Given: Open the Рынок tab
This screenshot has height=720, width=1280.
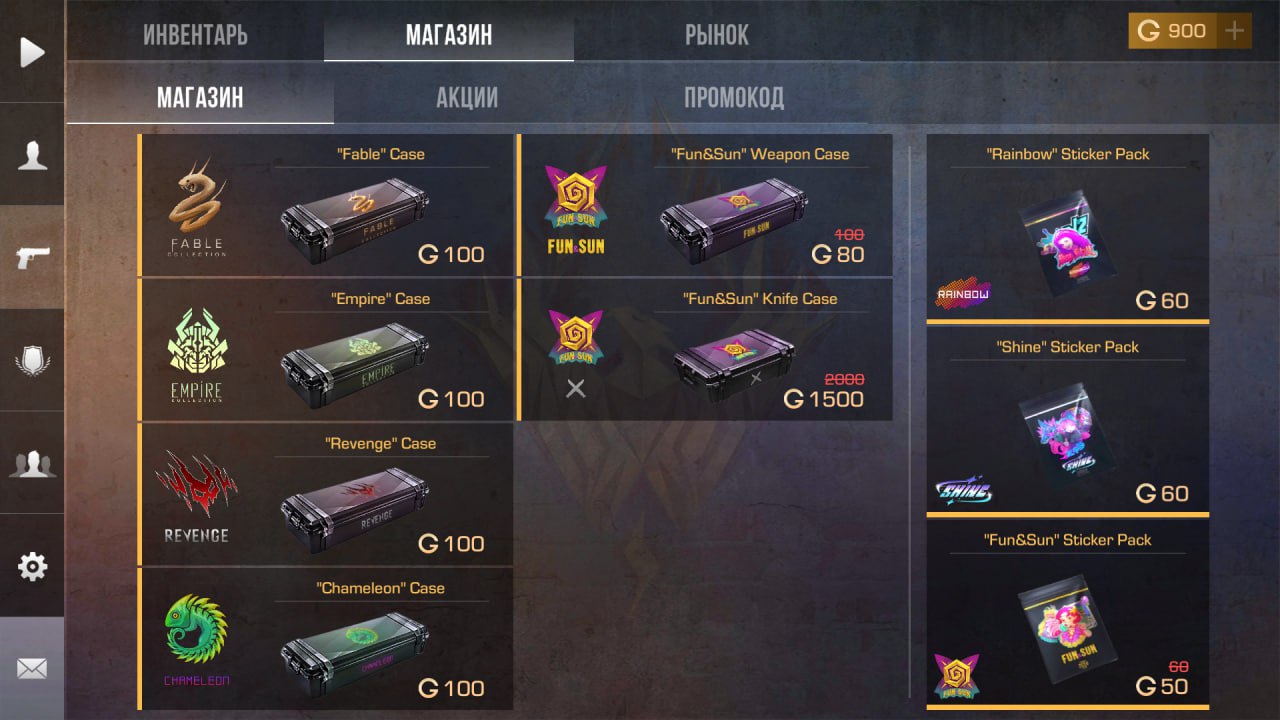Looking at the screenshot, I should point(716,36).
